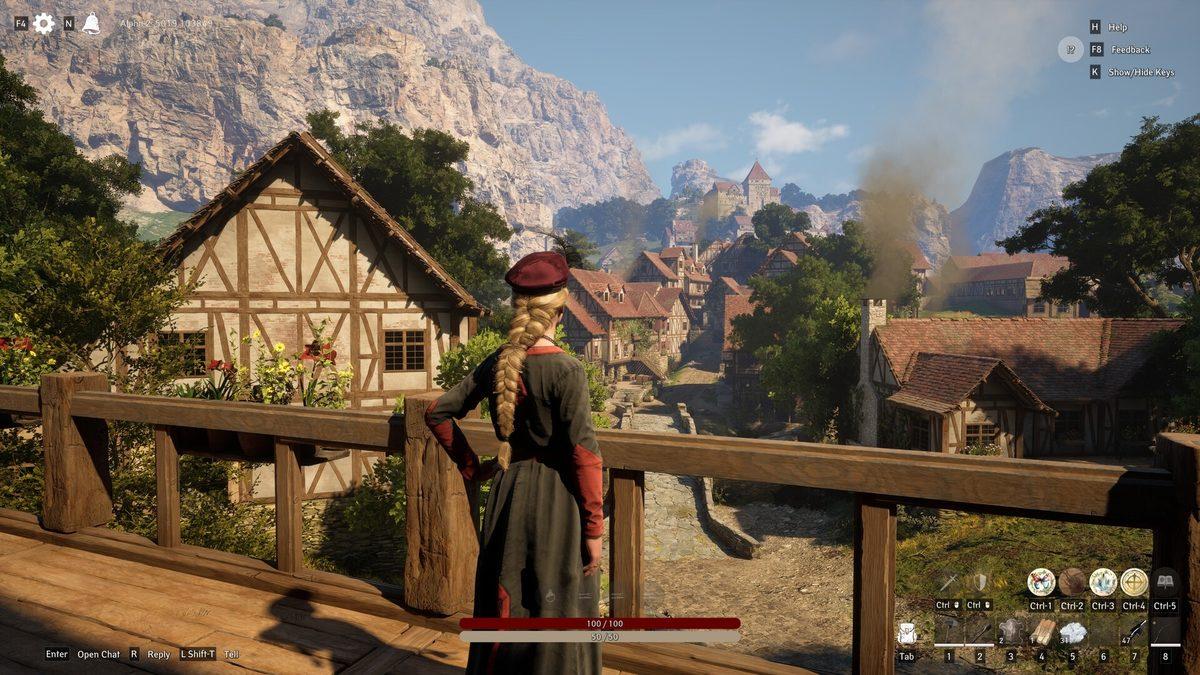Equip the tool in hotbar slot 1
This screenshot has width=1200, height=675.
coord(949,632)
